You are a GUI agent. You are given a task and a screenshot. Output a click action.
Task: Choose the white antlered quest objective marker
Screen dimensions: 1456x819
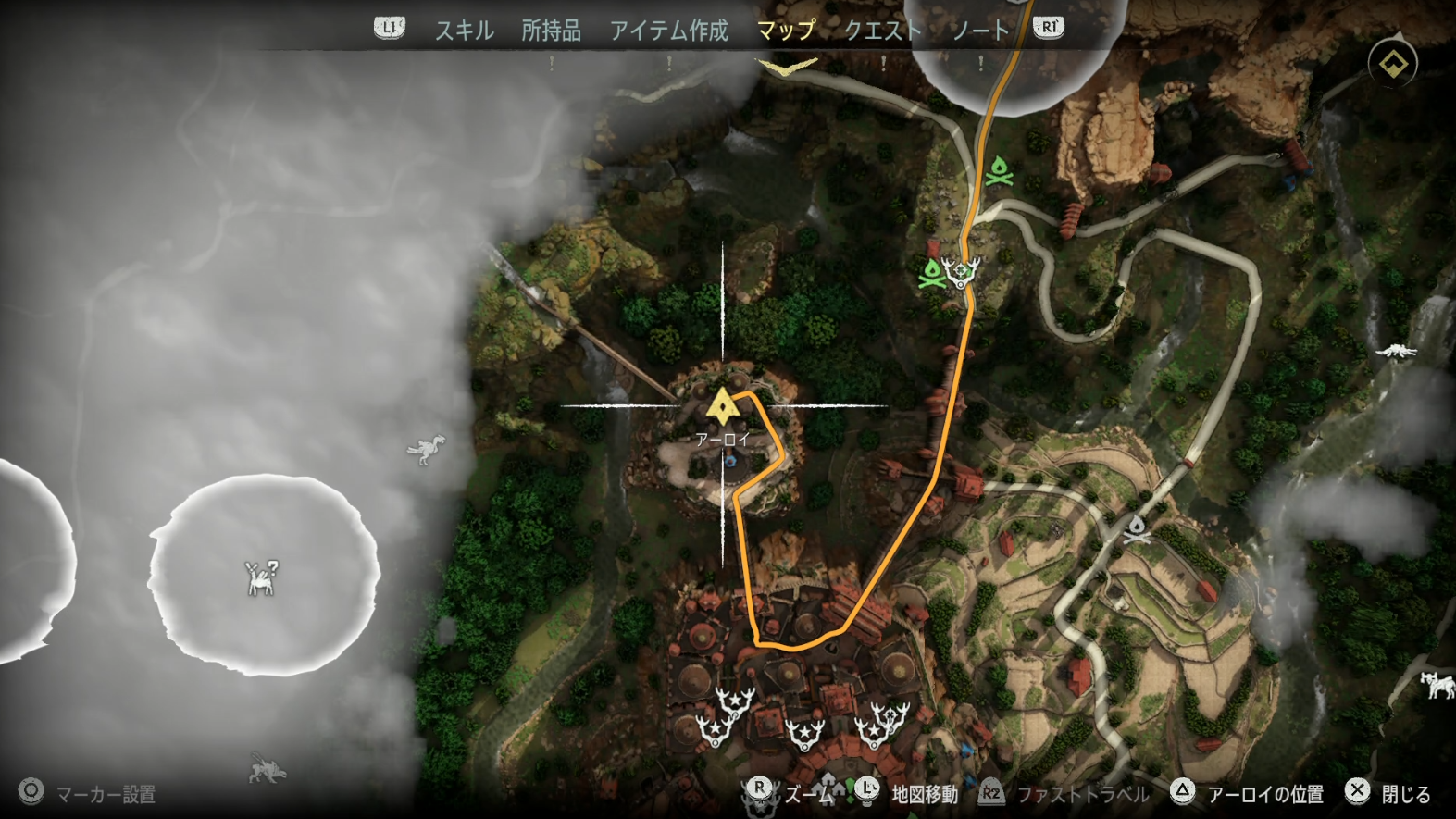click(962, 272)
